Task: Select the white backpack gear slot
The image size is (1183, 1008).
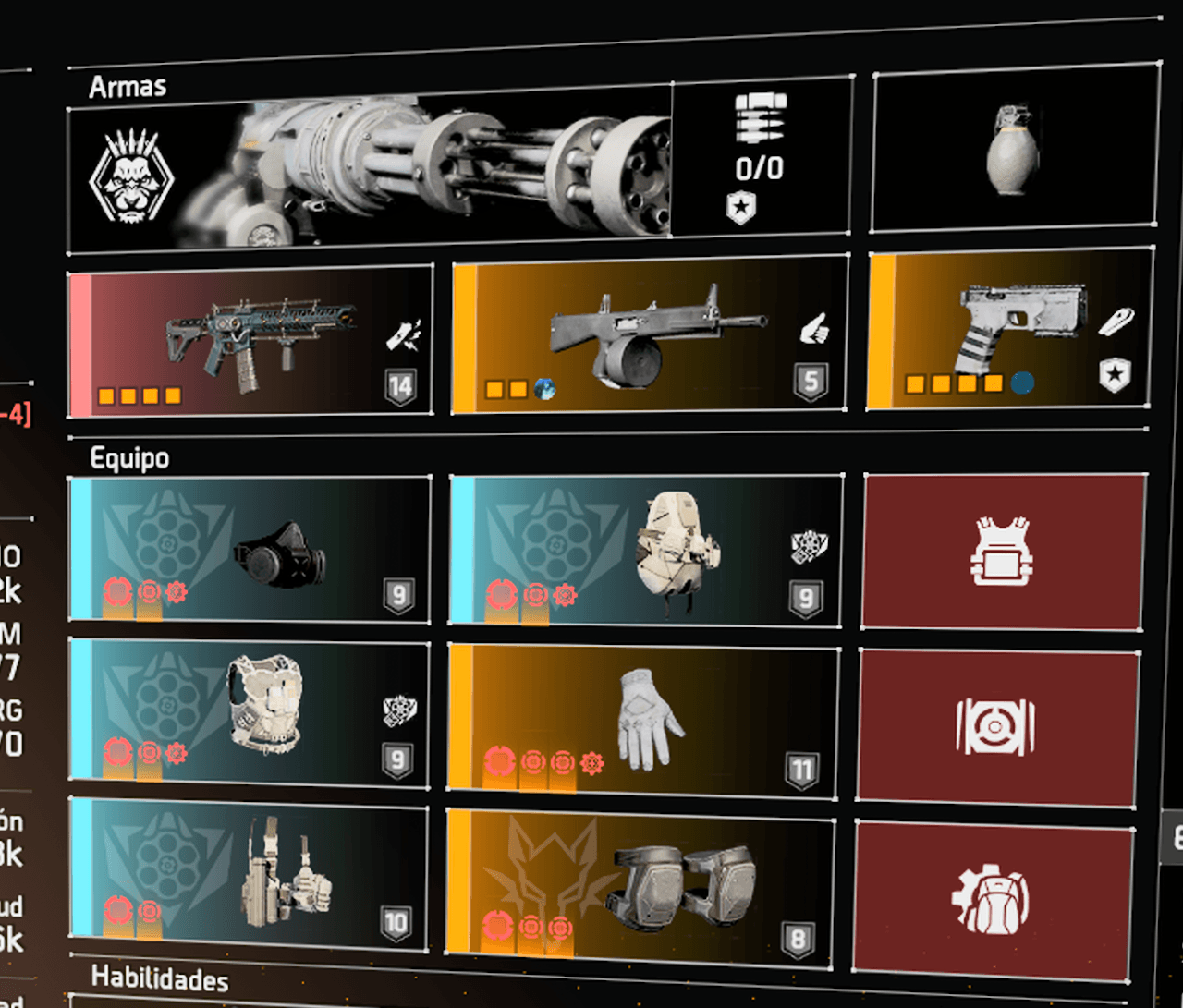Action: click(645, 552)
